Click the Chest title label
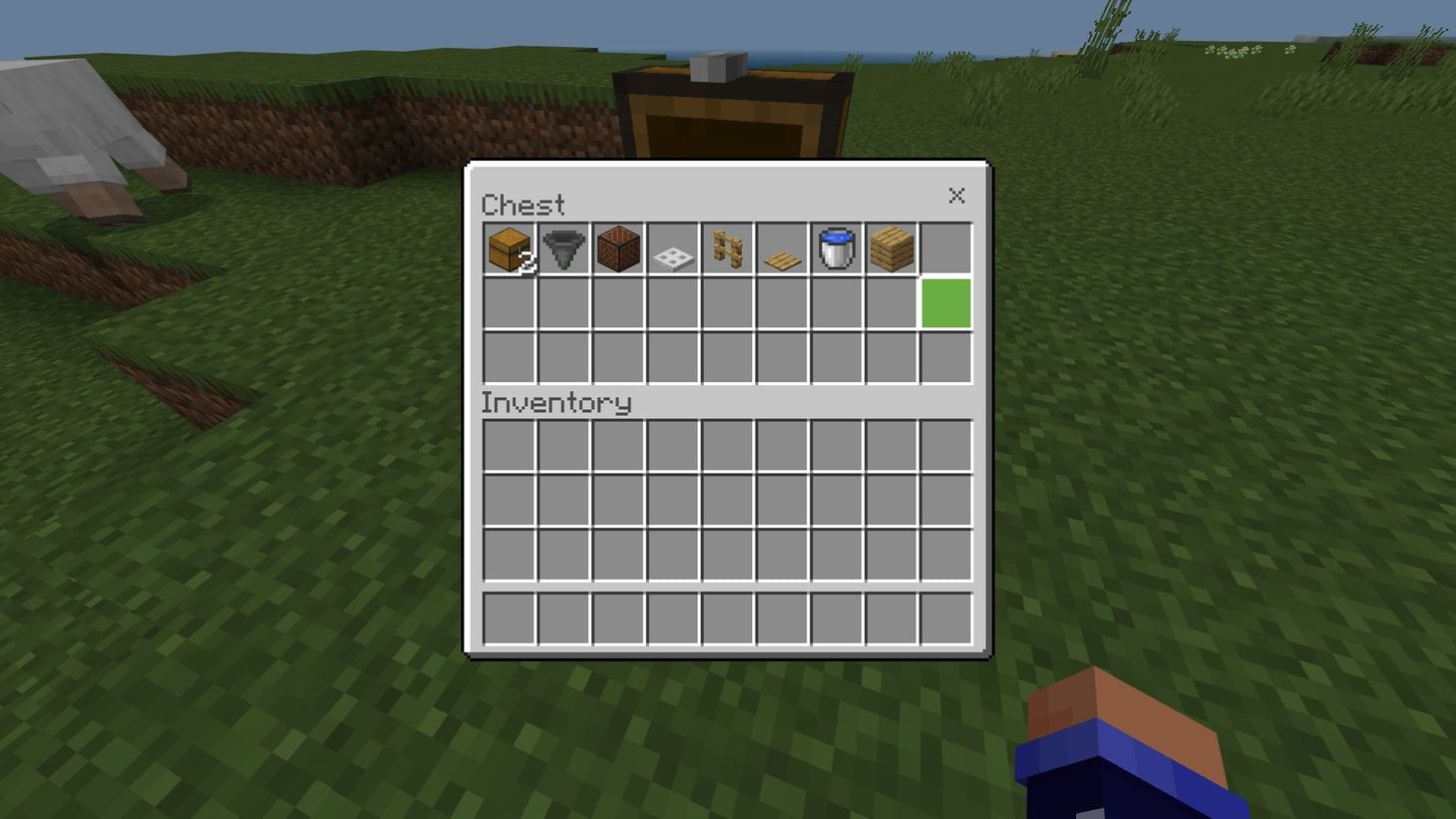This screenshot has width=1456, height=819. pyautogui.click(x=526, y=205)
